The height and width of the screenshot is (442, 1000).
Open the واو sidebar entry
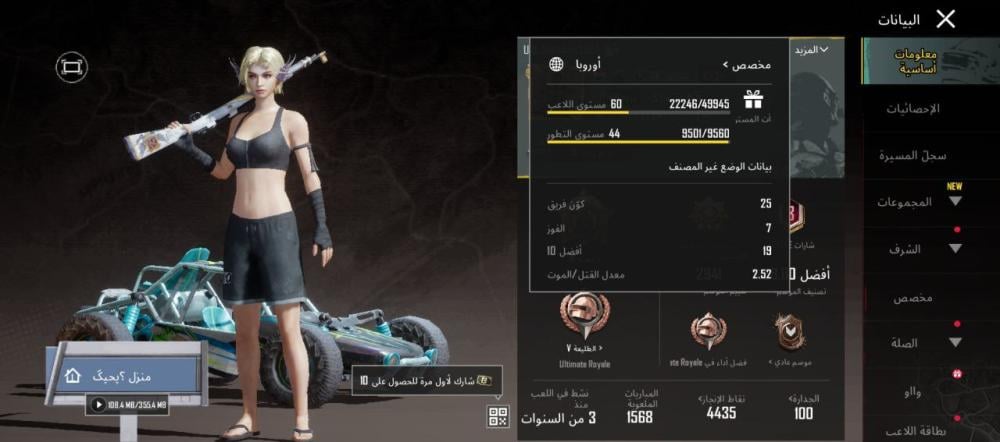point(913,392)
